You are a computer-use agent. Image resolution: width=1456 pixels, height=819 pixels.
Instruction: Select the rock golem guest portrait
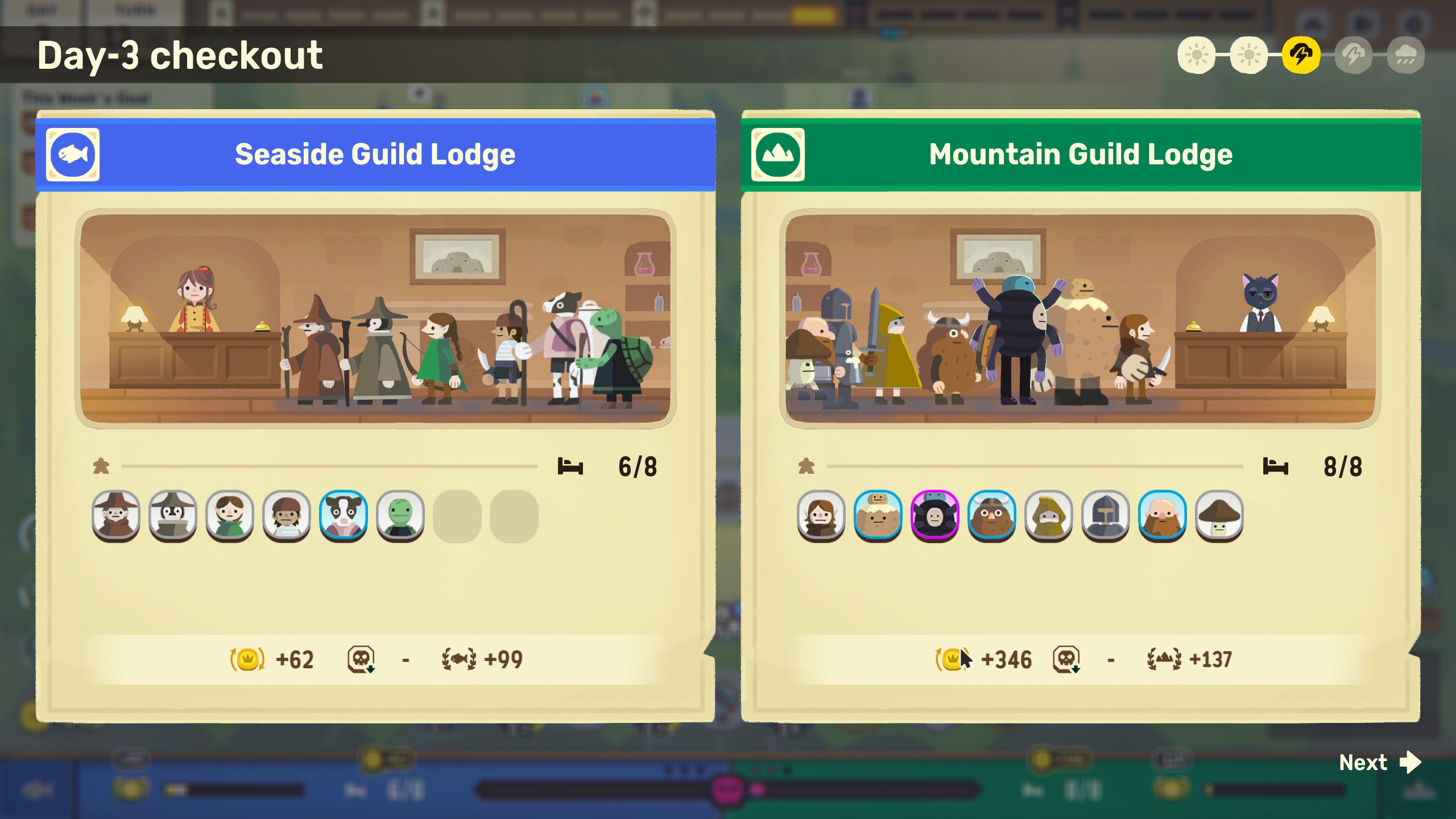click(878, 515)
